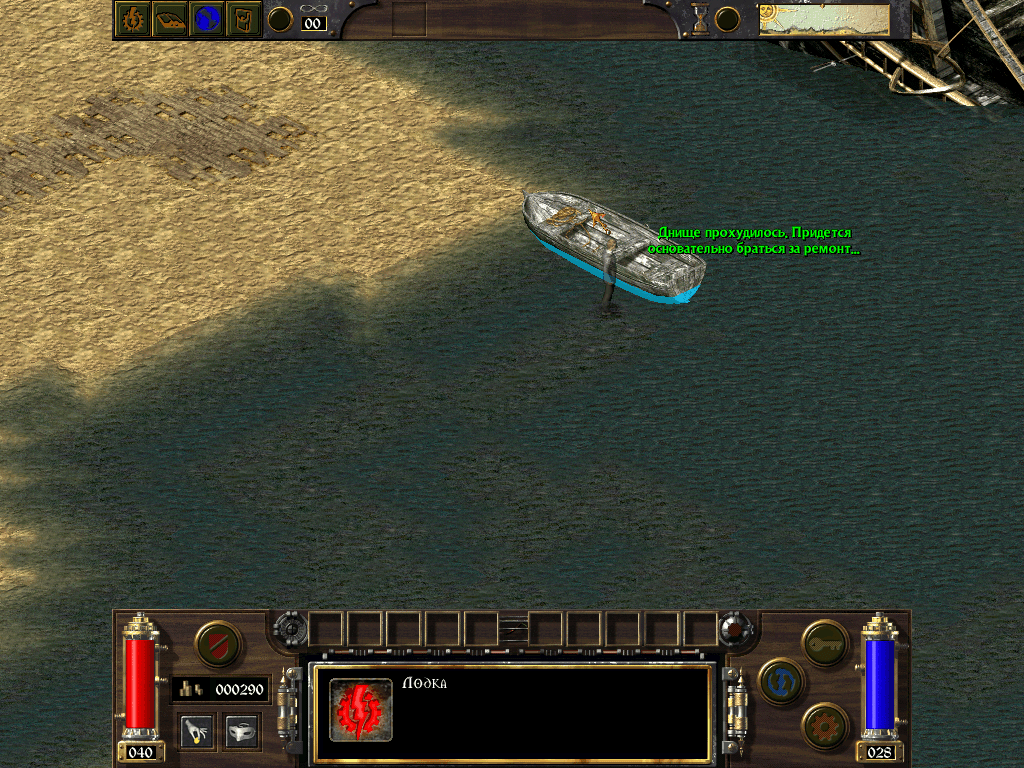Open the world map globe icon
Viewport: 1024px width, 768px height.
coord(207,19)
